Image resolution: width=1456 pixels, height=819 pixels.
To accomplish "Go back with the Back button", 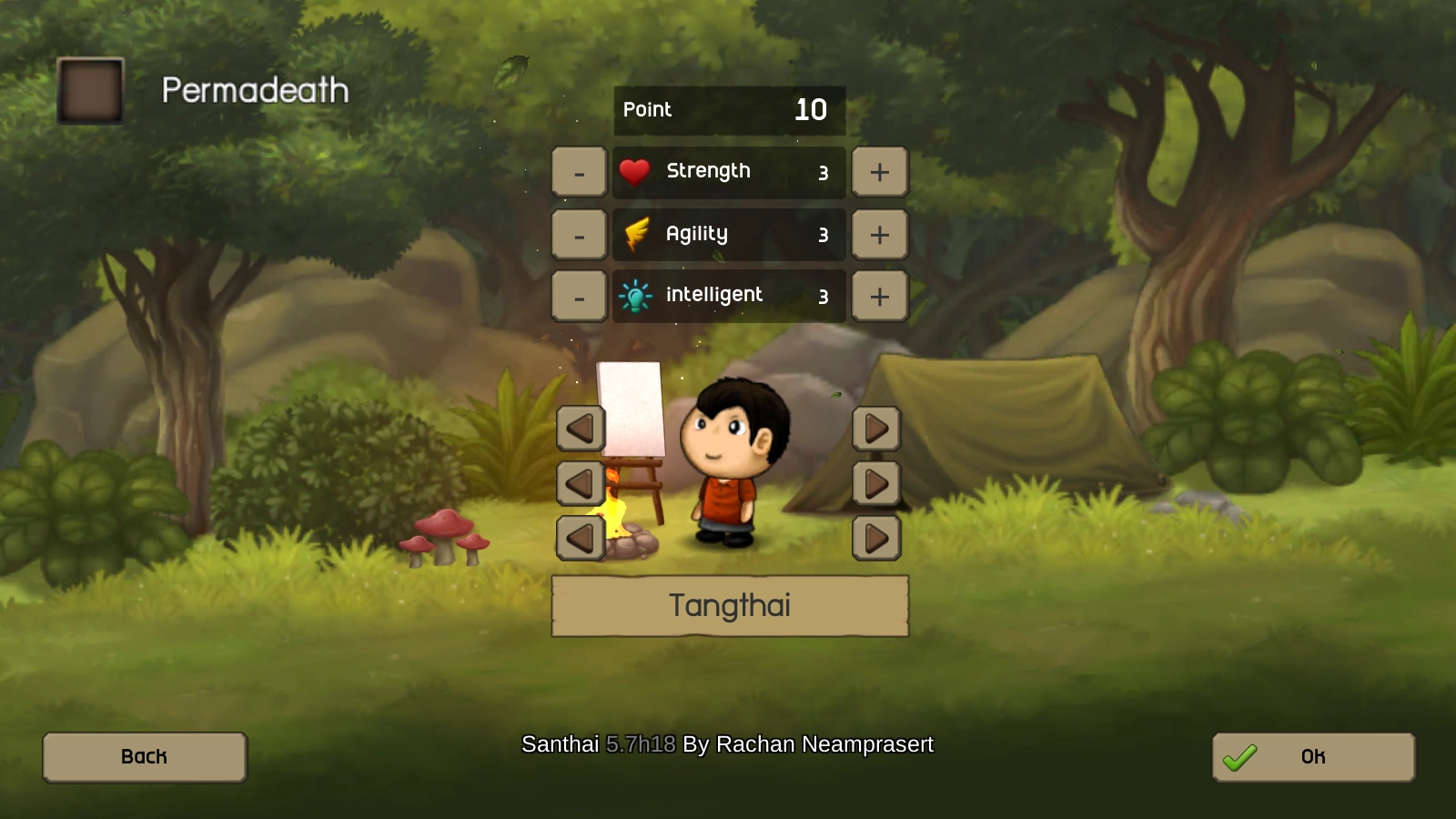I will (x=145, y=757).
